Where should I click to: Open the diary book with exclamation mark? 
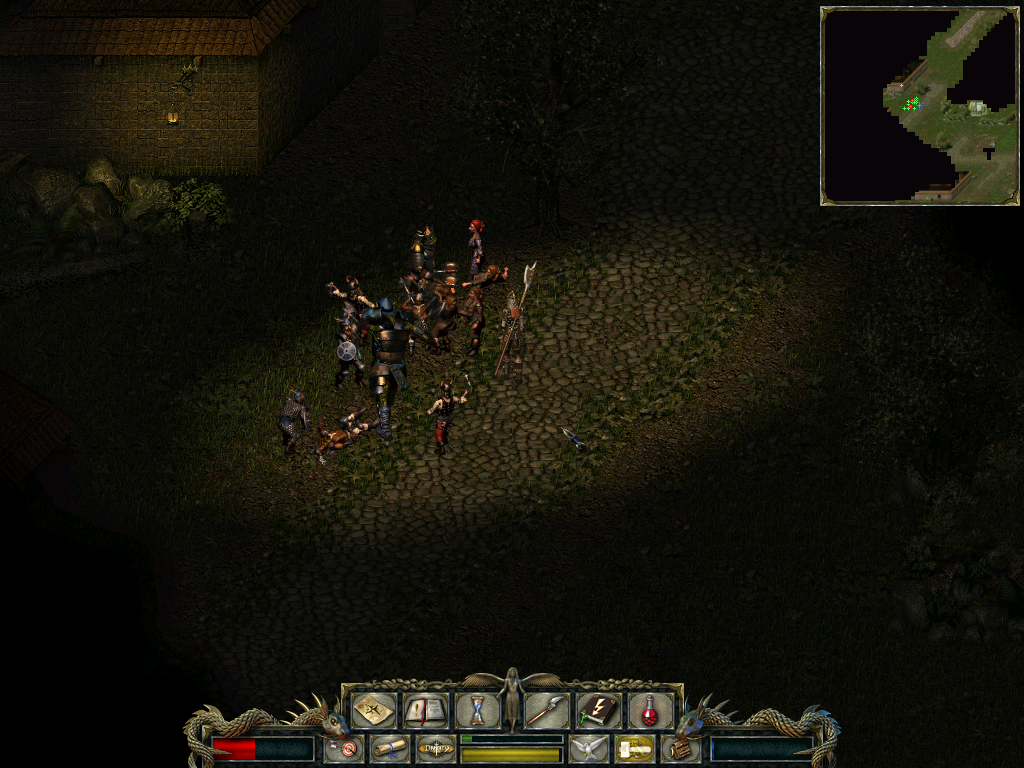[425, 710]
